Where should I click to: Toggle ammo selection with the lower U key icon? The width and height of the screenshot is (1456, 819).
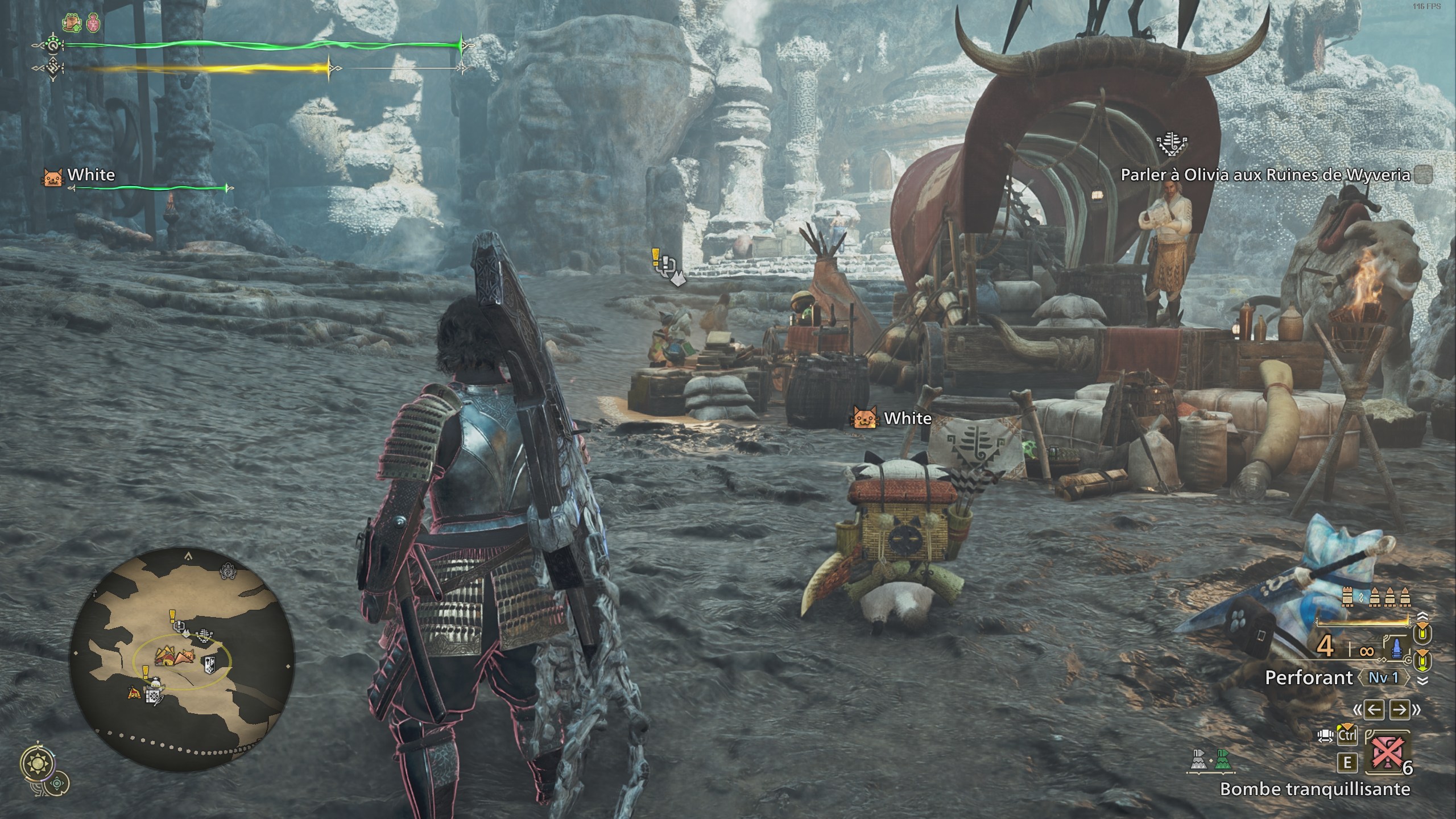pyautogui.click(x=1422, y=660)
